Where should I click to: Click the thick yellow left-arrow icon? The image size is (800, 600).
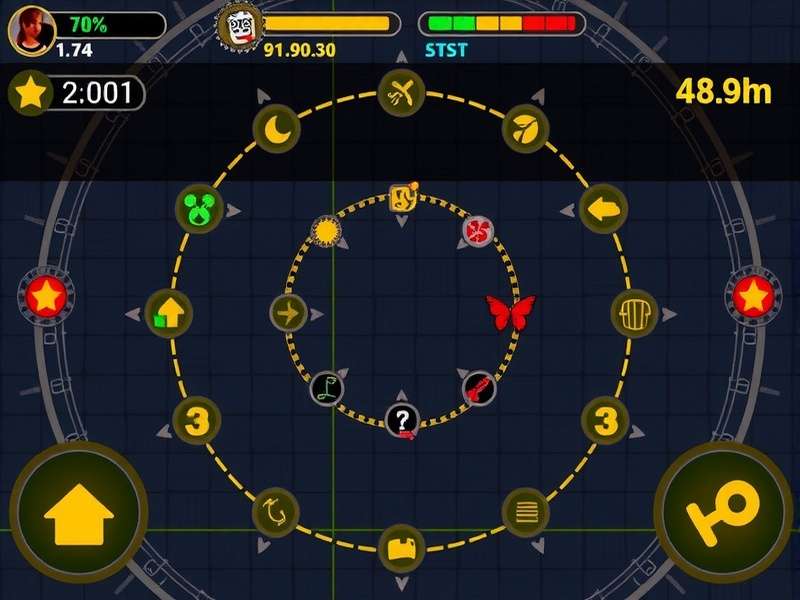(x=603, y=210)
